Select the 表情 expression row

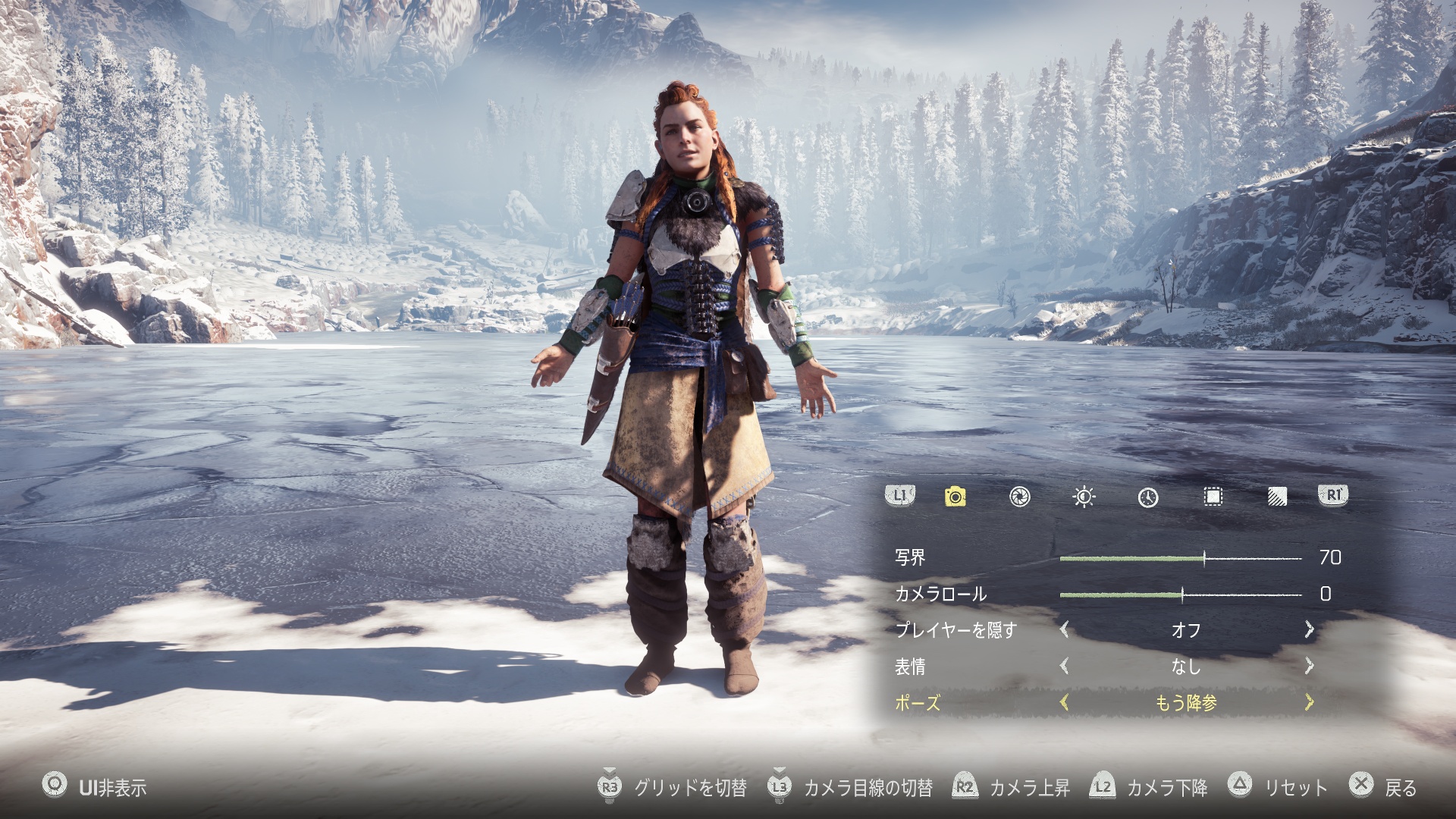[x=910, y=667]
